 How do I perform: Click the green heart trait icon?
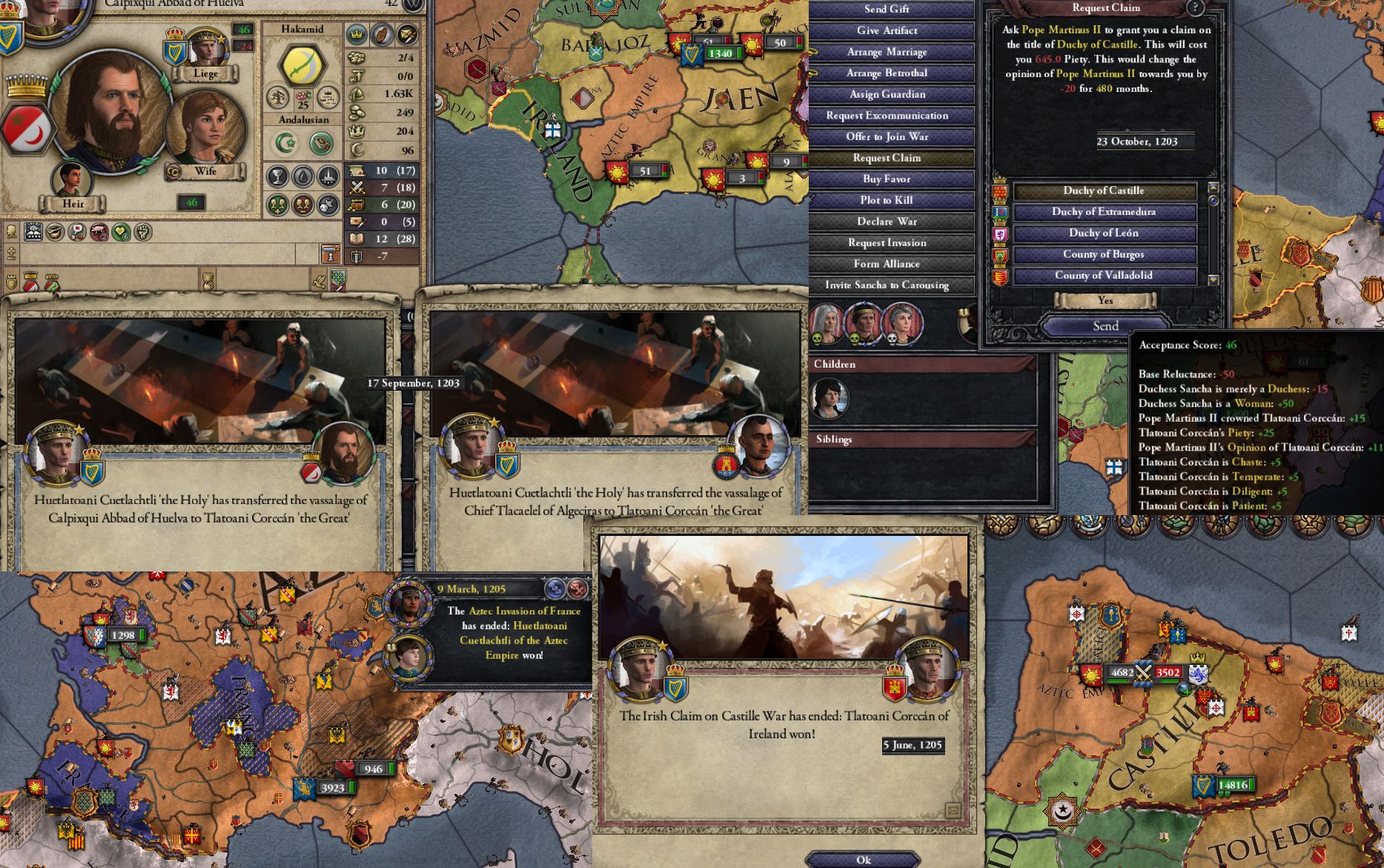pos(120,232)
